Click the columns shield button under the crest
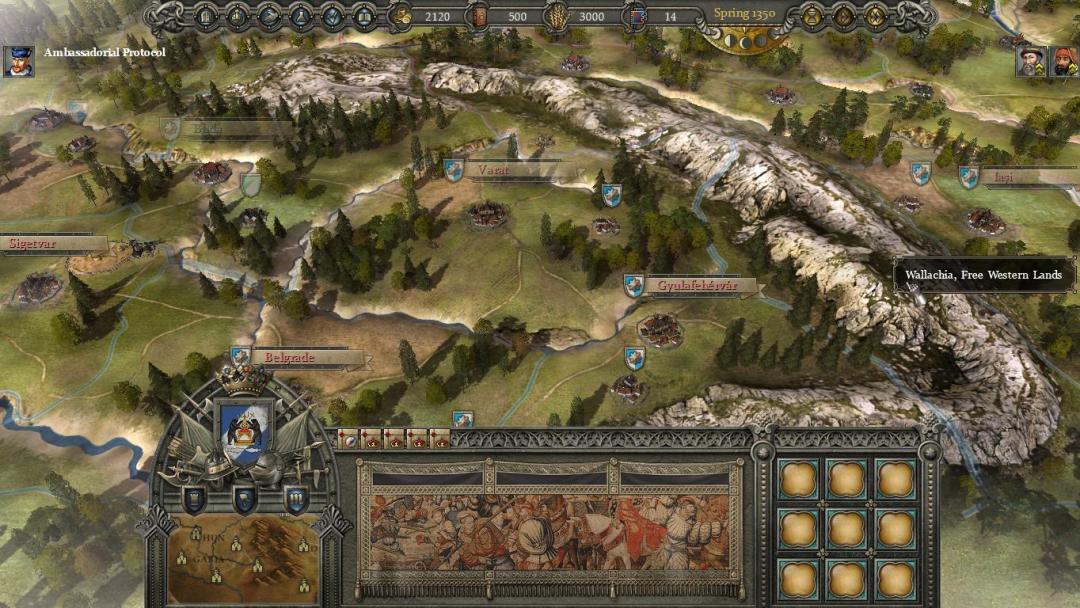The height and width of the screenshot is (608, 1080). (x=295, y=498)
